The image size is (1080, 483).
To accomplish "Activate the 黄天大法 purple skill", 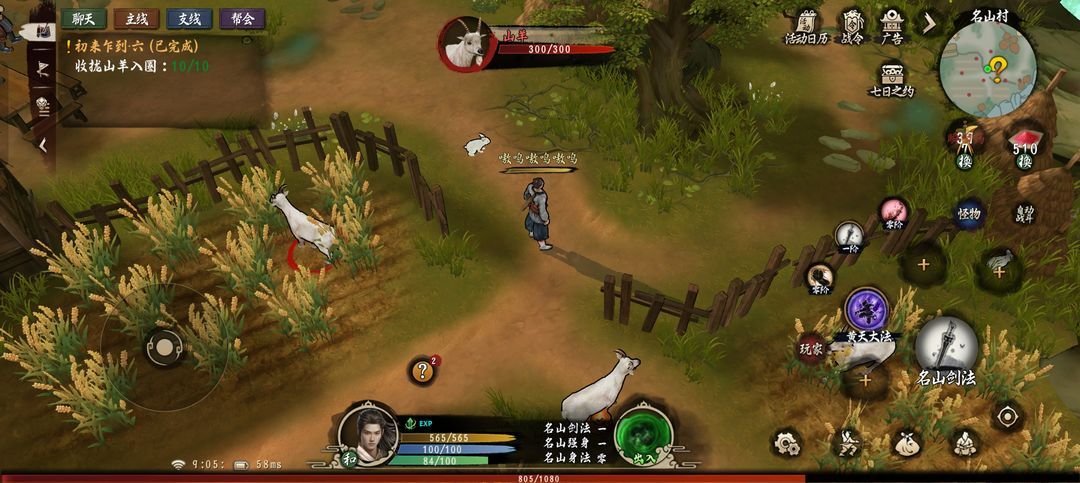I will 867,311.
